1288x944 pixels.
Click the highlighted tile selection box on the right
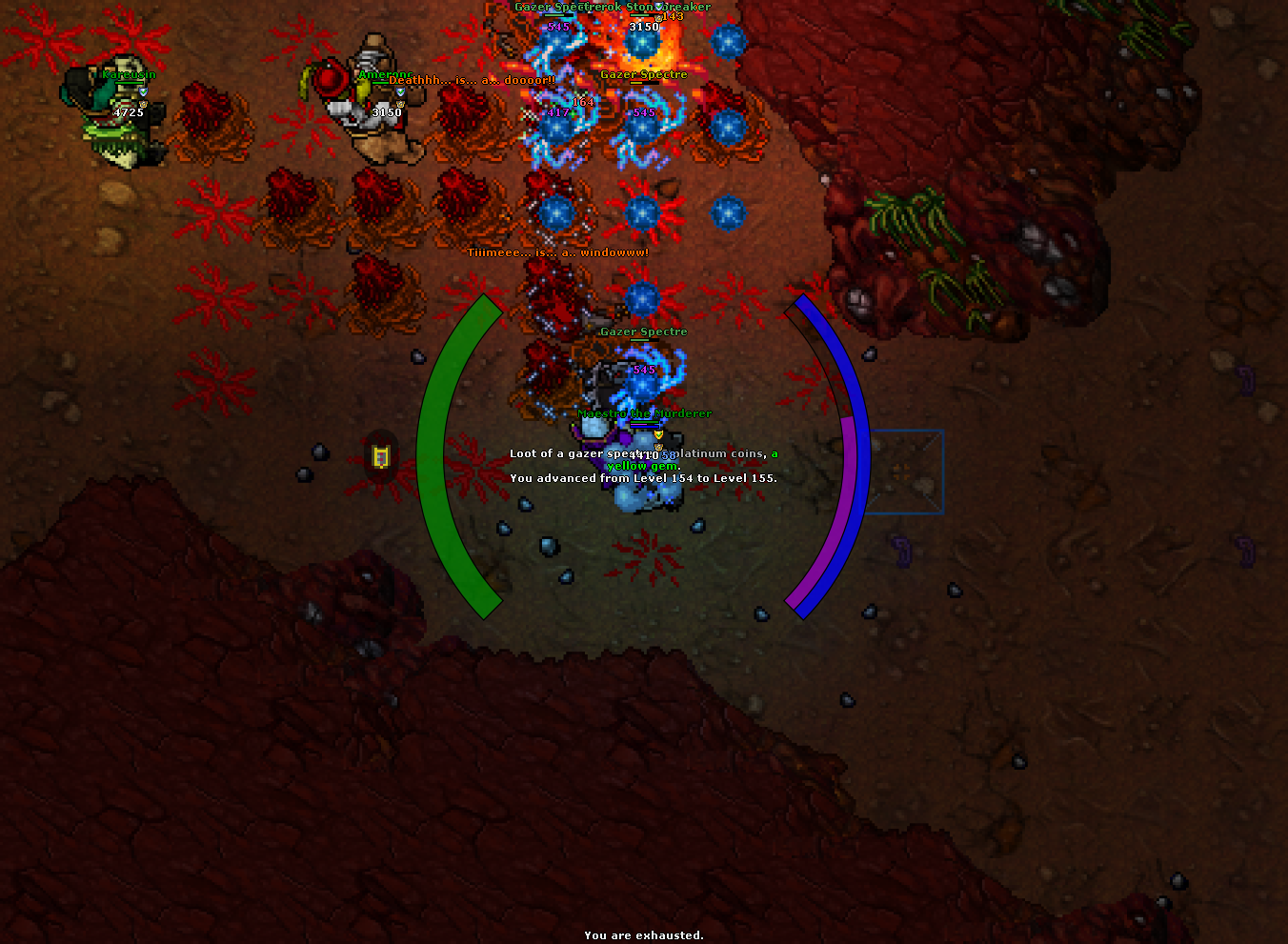point(904,471)
